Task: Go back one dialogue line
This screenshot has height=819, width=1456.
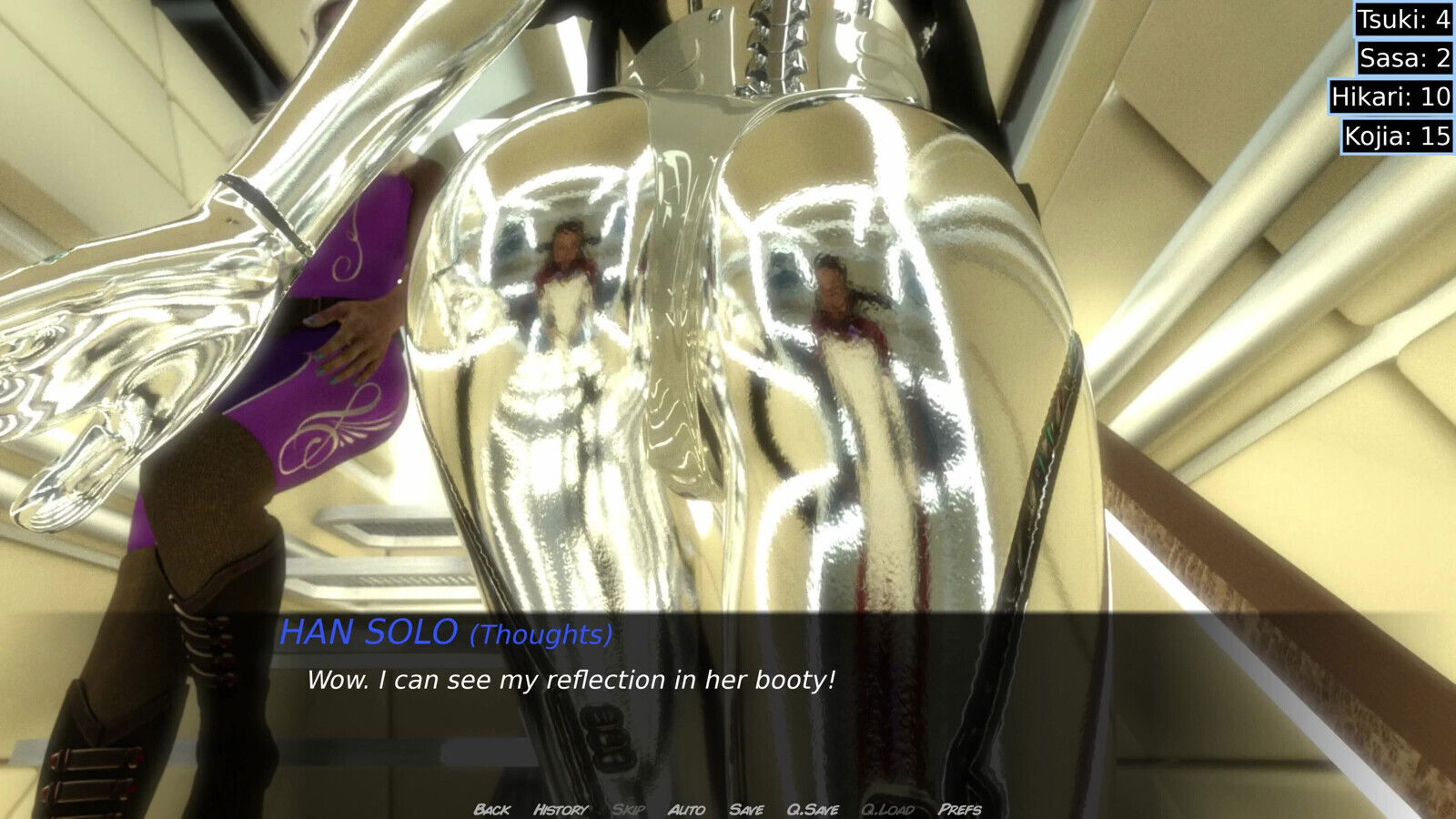Action: [x=491, y=809]
